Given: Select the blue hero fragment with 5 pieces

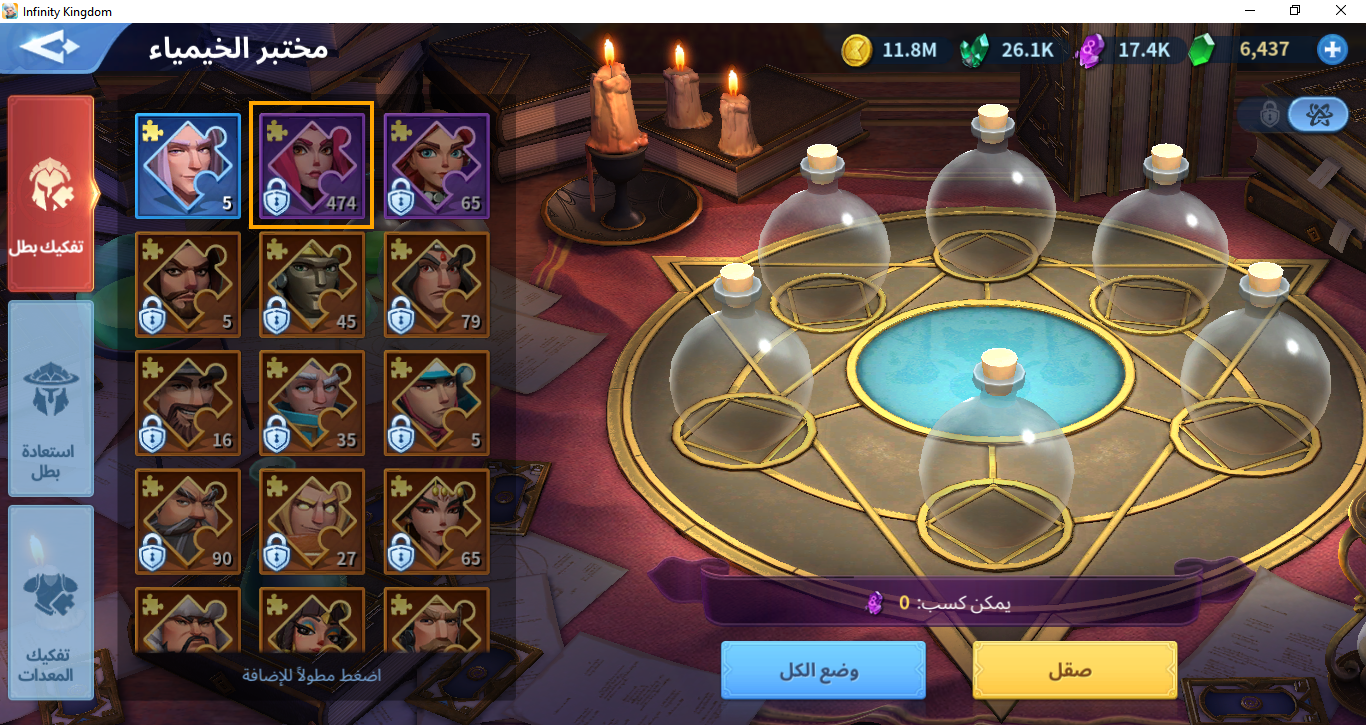Looking at the screenshot, I should [188, 166].
